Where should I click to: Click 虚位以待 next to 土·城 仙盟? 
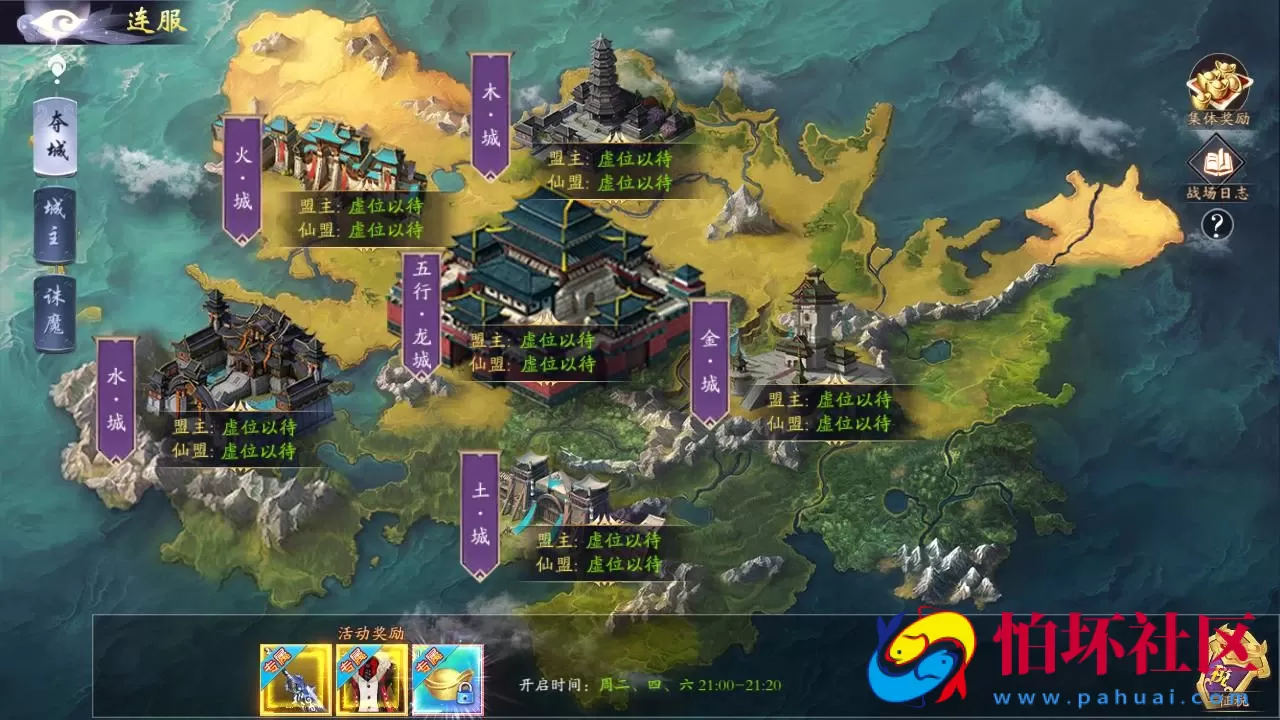626,565
